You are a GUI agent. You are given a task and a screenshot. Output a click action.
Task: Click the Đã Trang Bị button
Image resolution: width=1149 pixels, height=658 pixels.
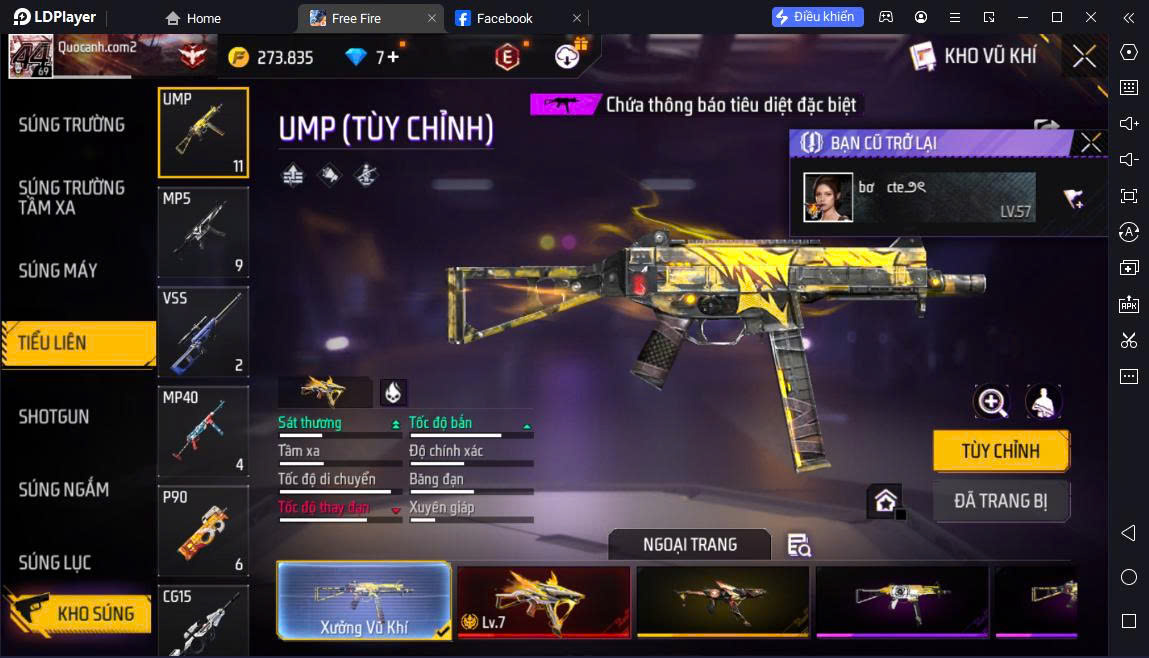(1000, 501)
